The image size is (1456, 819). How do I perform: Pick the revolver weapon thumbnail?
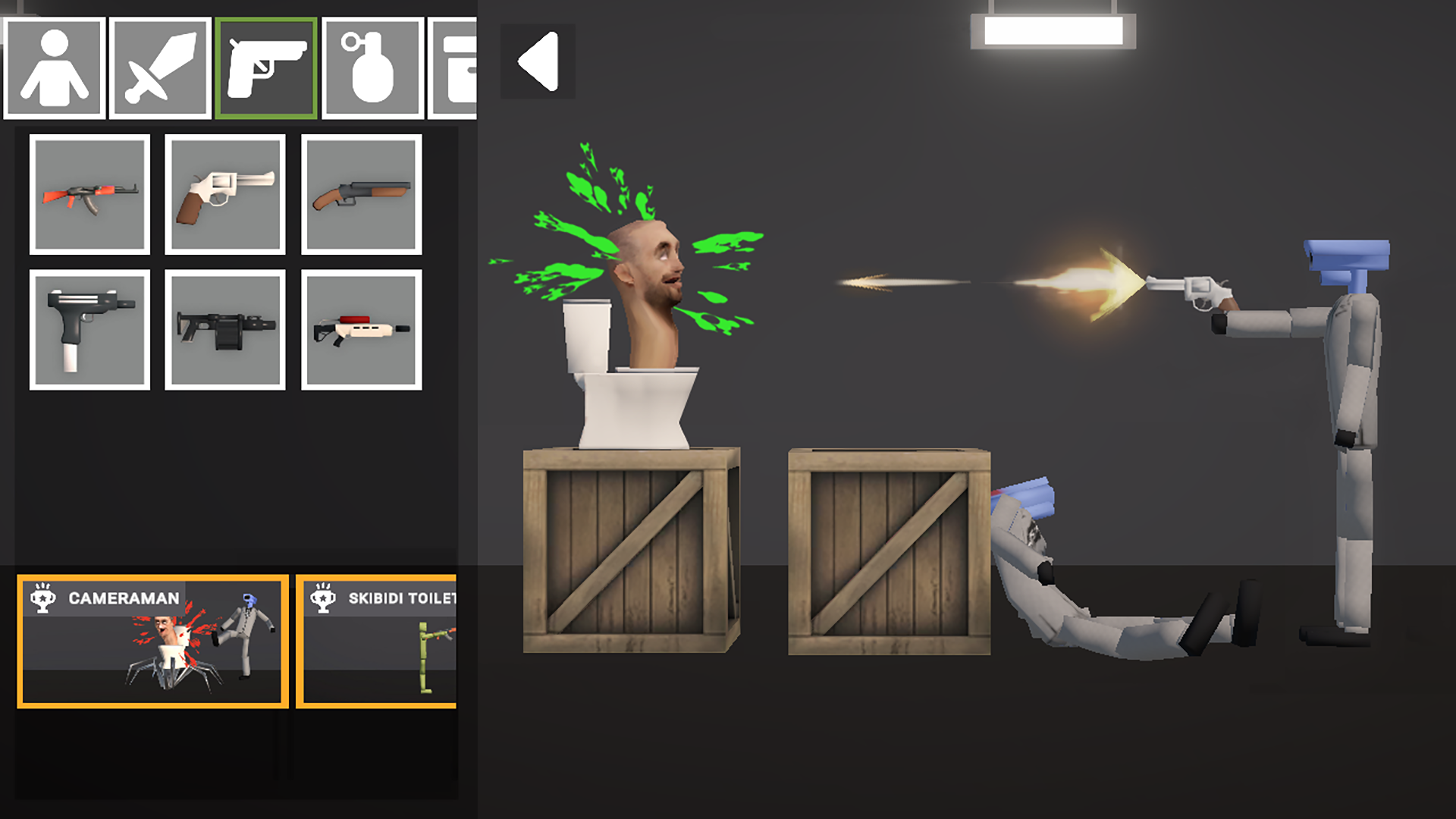[225, 195]
